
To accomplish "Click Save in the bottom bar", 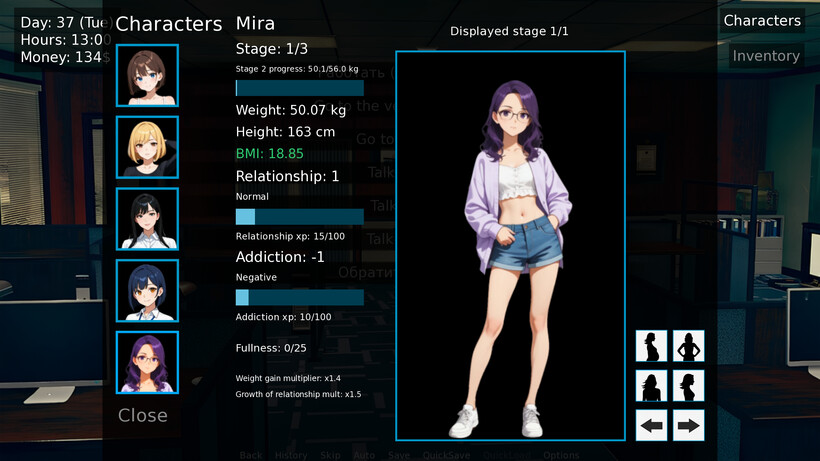I will pos(399,455).
